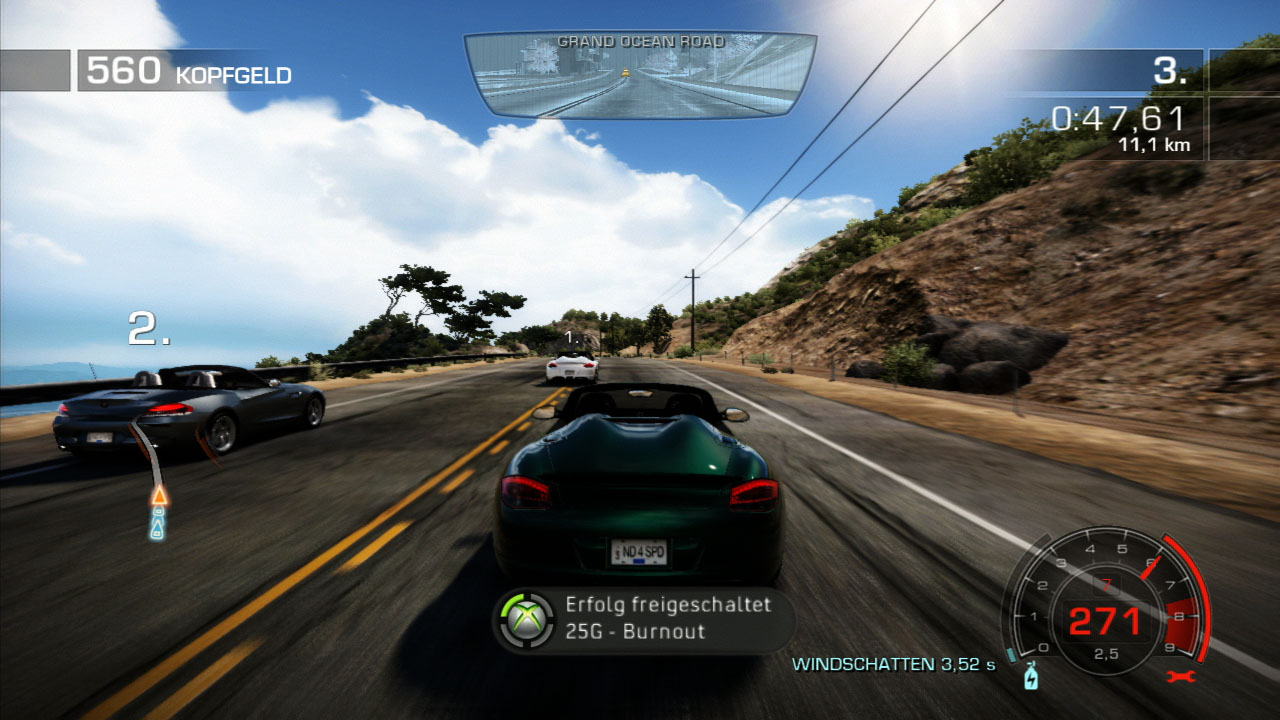Screen dimensions: 1280x720
Task: Select the orange waypoint marker near the rival car
Action: [159, 495]
